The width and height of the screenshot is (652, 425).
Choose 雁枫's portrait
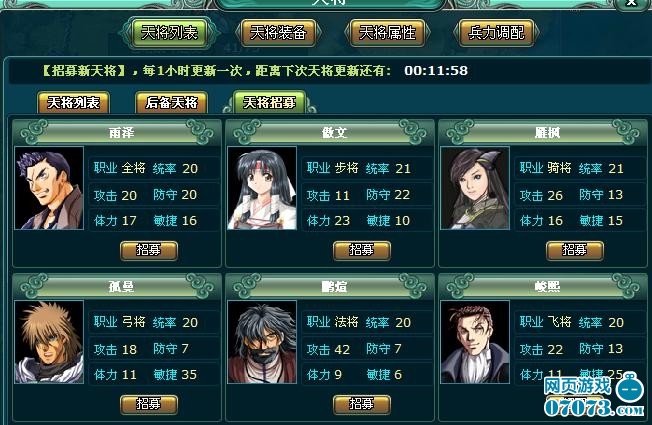(475, 188)
